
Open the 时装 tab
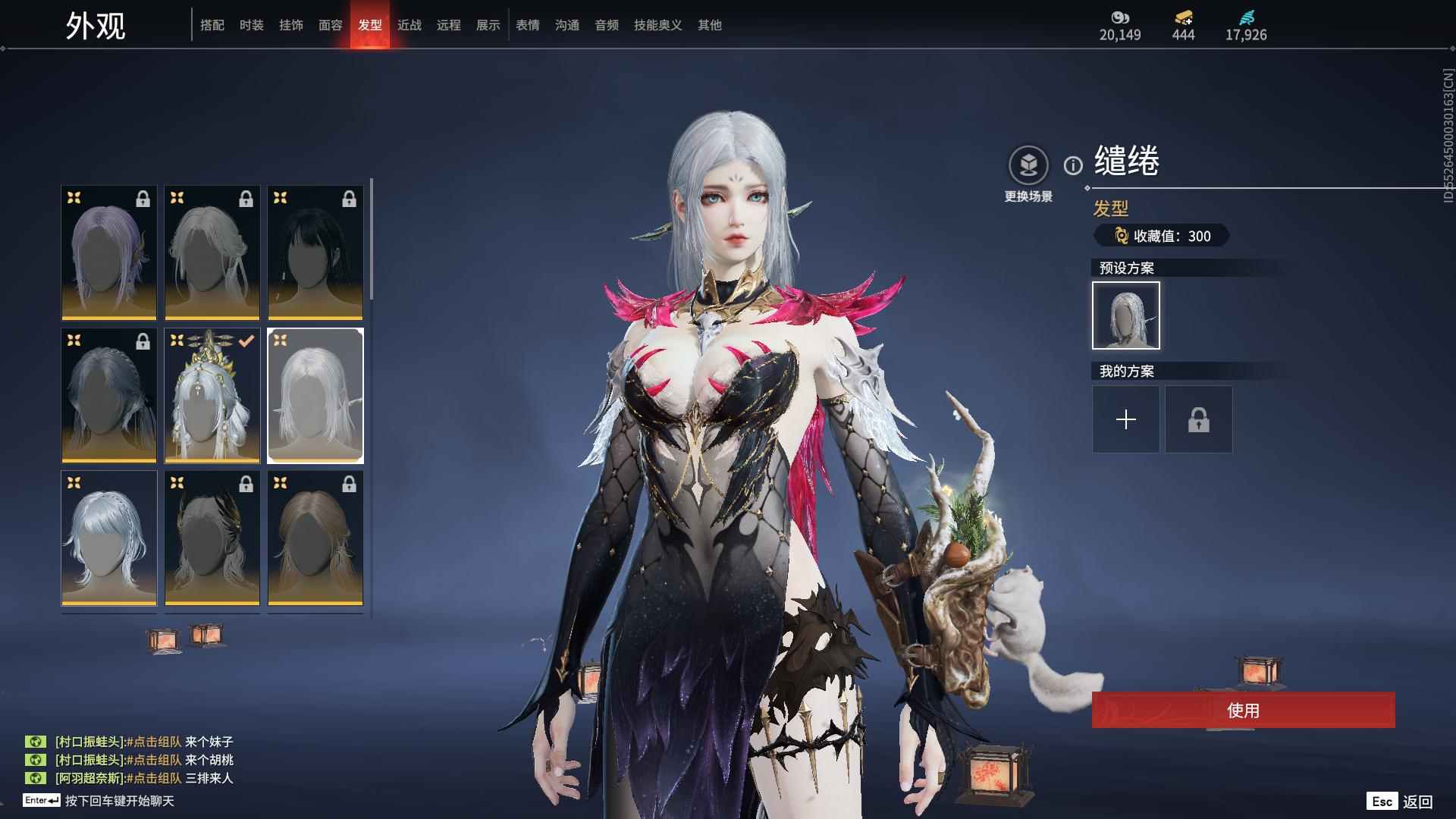point(252,25)
